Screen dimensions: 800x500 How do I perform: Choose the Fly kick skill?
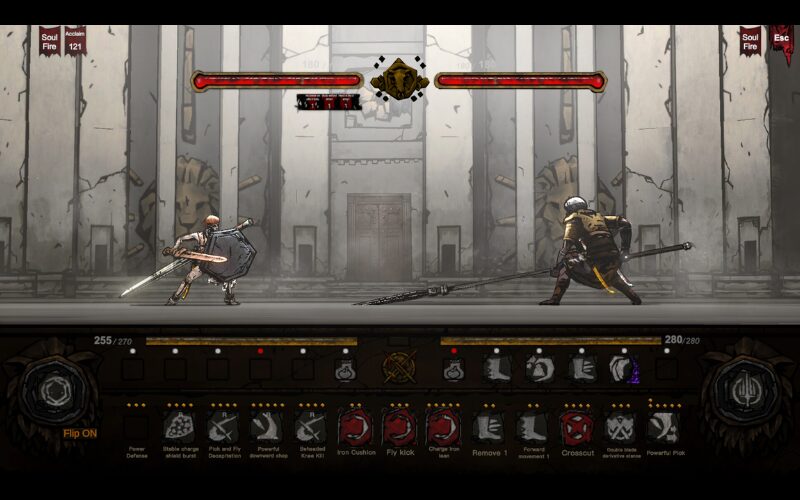(399, 428)
